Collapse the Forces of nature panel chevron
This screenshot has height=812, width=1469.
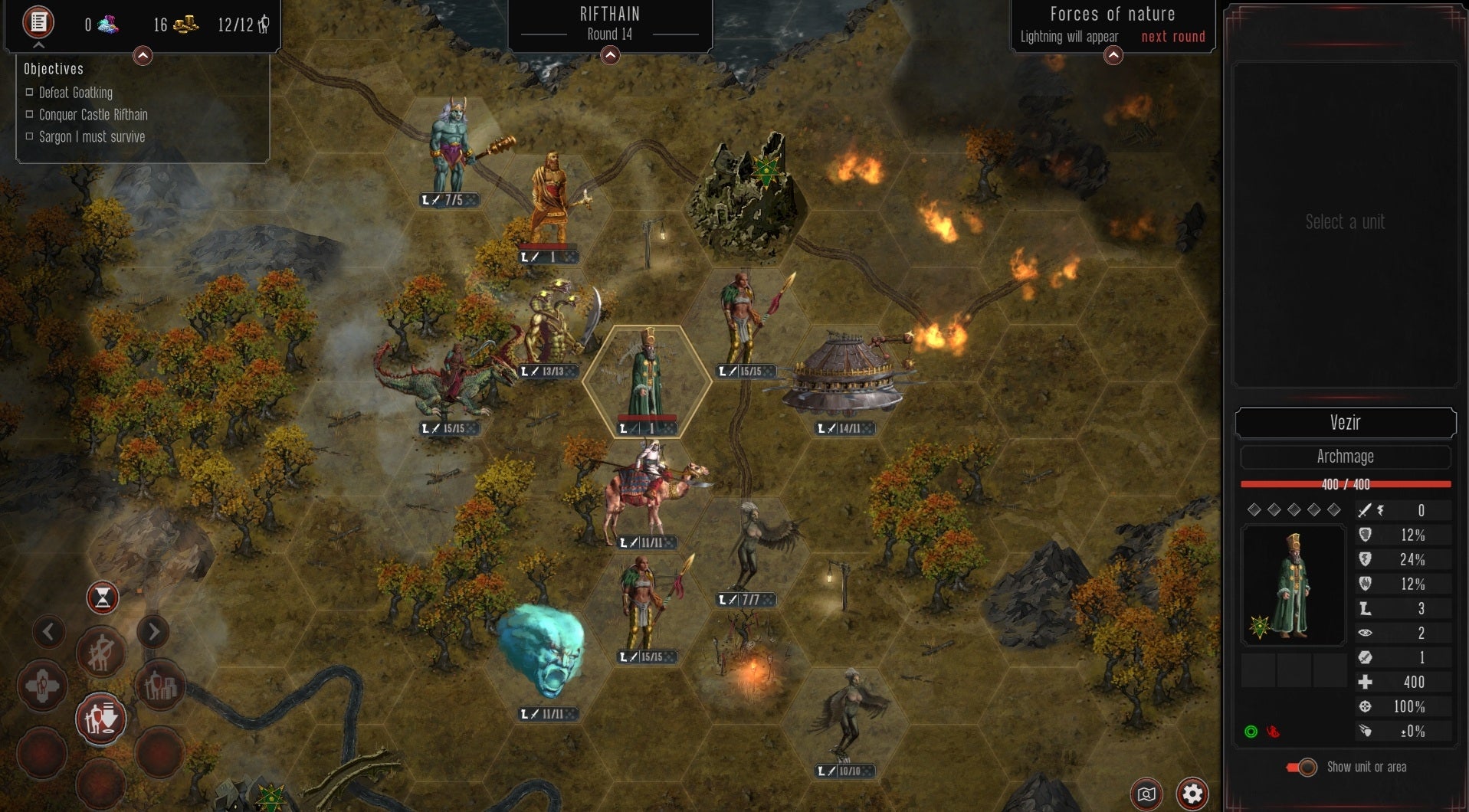tap(1113, 56)
